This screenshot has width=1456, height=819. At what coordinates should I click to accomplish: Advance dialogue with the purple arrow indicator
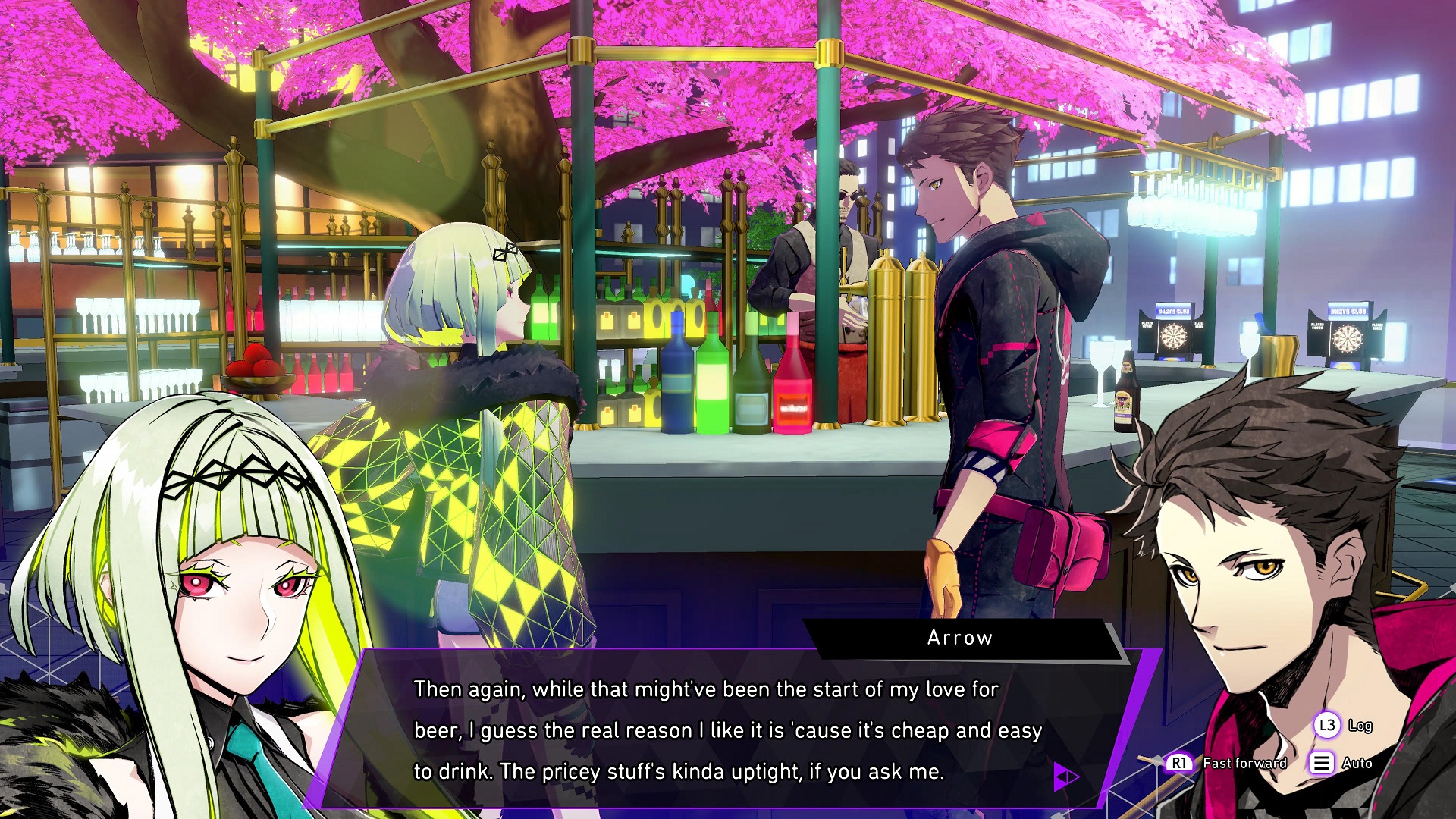coord(1065,776)
